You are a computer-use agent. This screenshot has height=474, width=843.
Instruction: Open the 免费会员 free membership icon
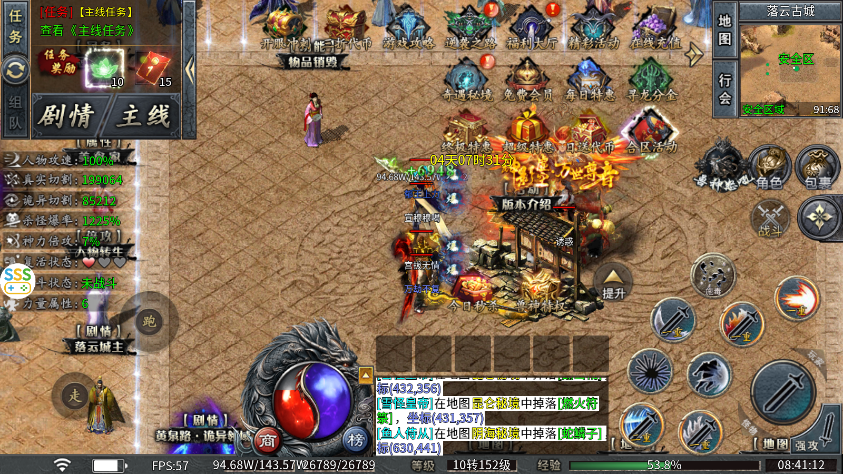[x=526, y=78]
